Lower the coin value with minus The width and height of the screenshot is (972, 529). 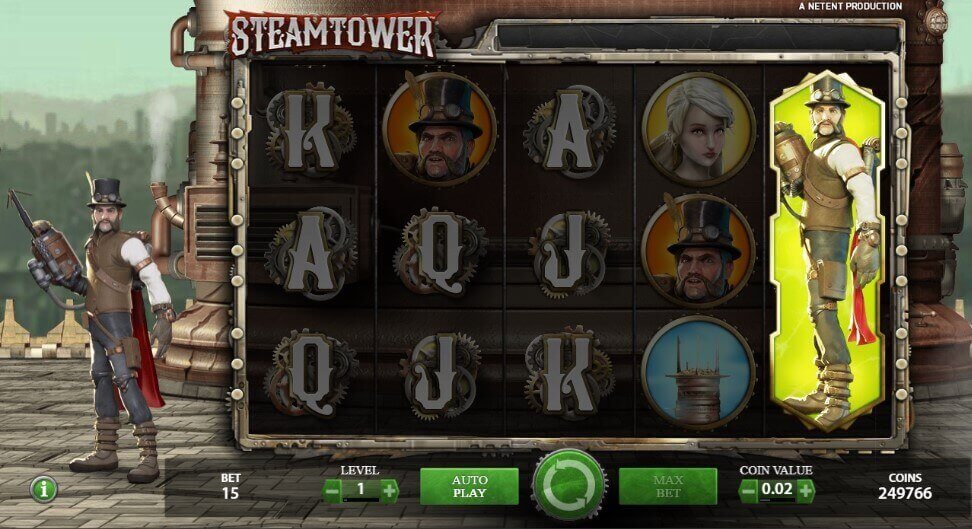tap(748, 490)
